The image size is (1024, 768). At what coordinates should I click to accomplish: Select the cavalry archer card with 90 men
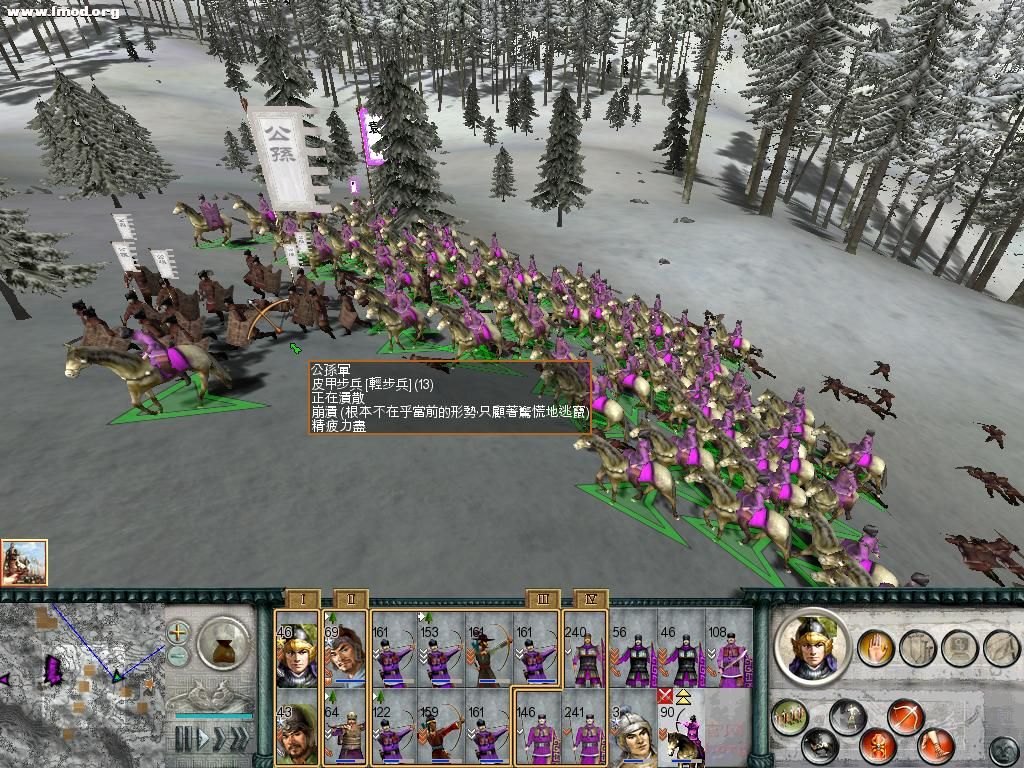pos(681,726)
